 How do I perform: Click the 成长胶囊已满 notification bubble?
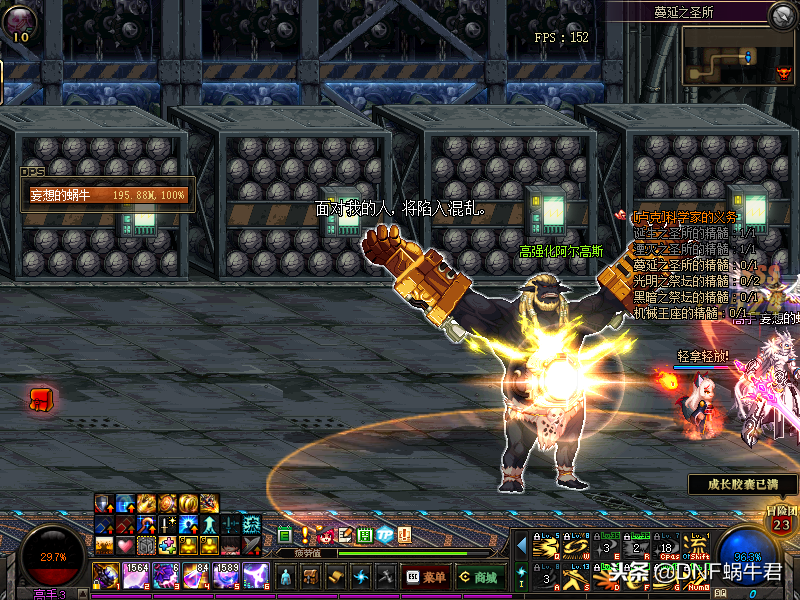coord(741,485)
